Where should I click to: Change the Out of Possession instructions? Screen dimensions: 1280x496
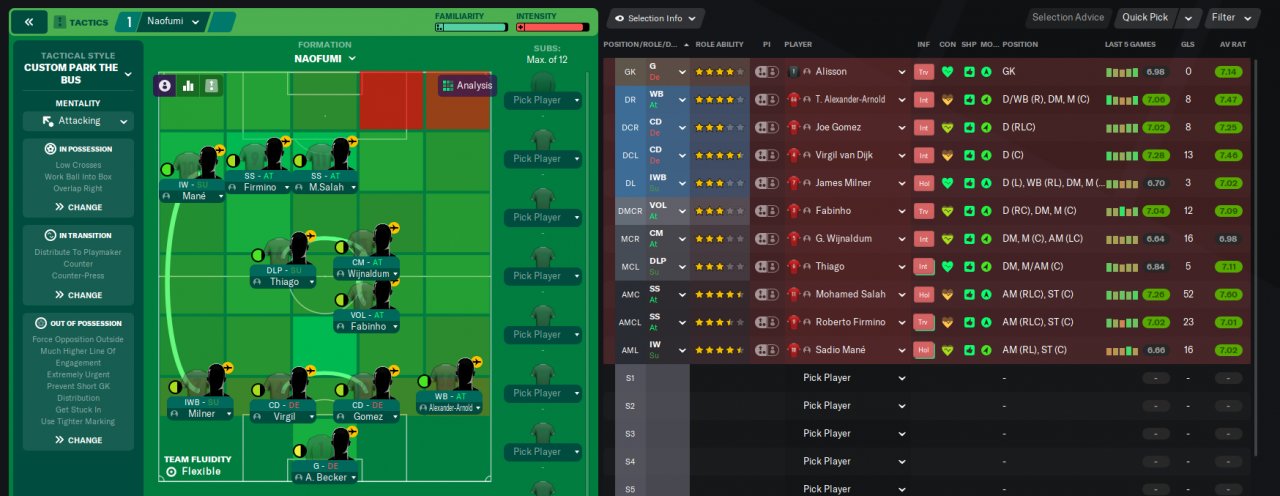(78, 440)
